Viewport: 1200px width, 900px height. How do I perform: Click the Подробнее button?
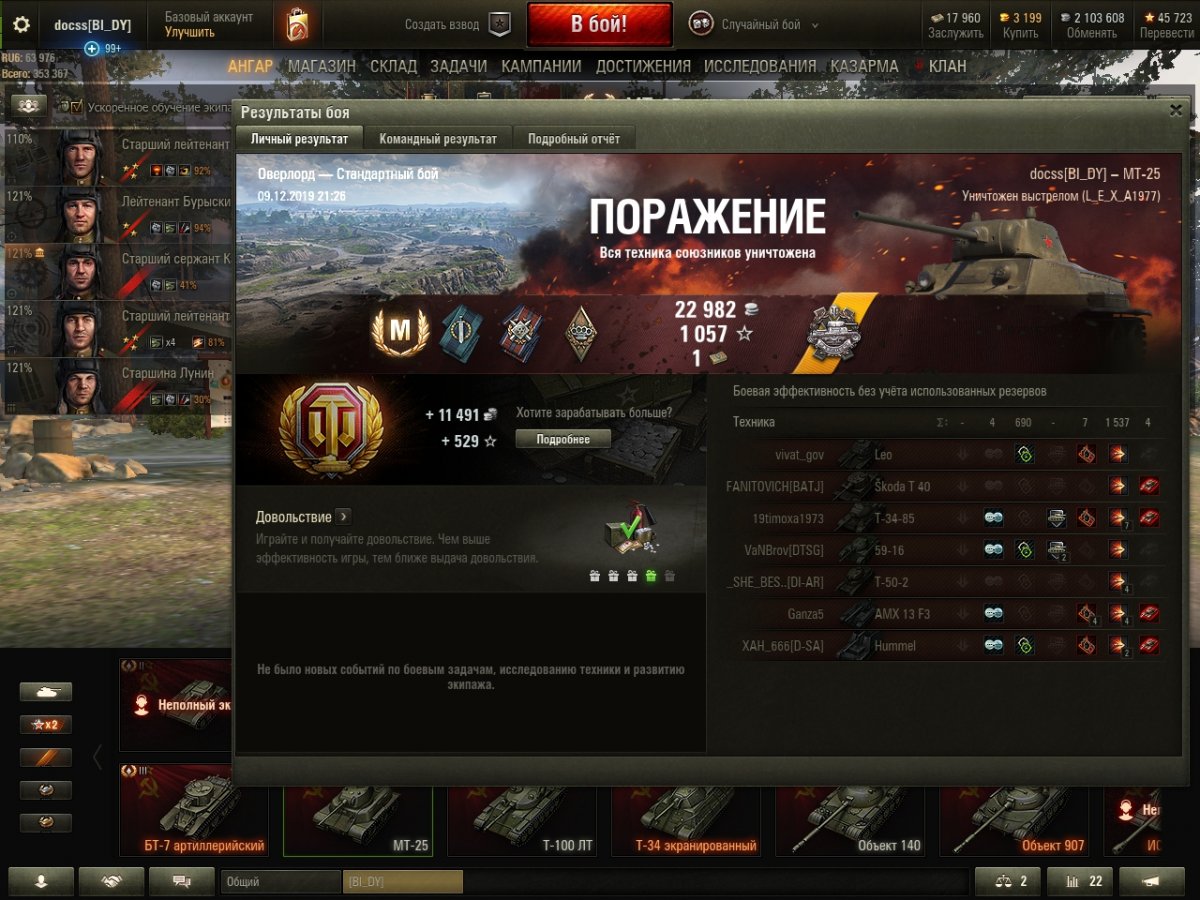tap(563, 439)
